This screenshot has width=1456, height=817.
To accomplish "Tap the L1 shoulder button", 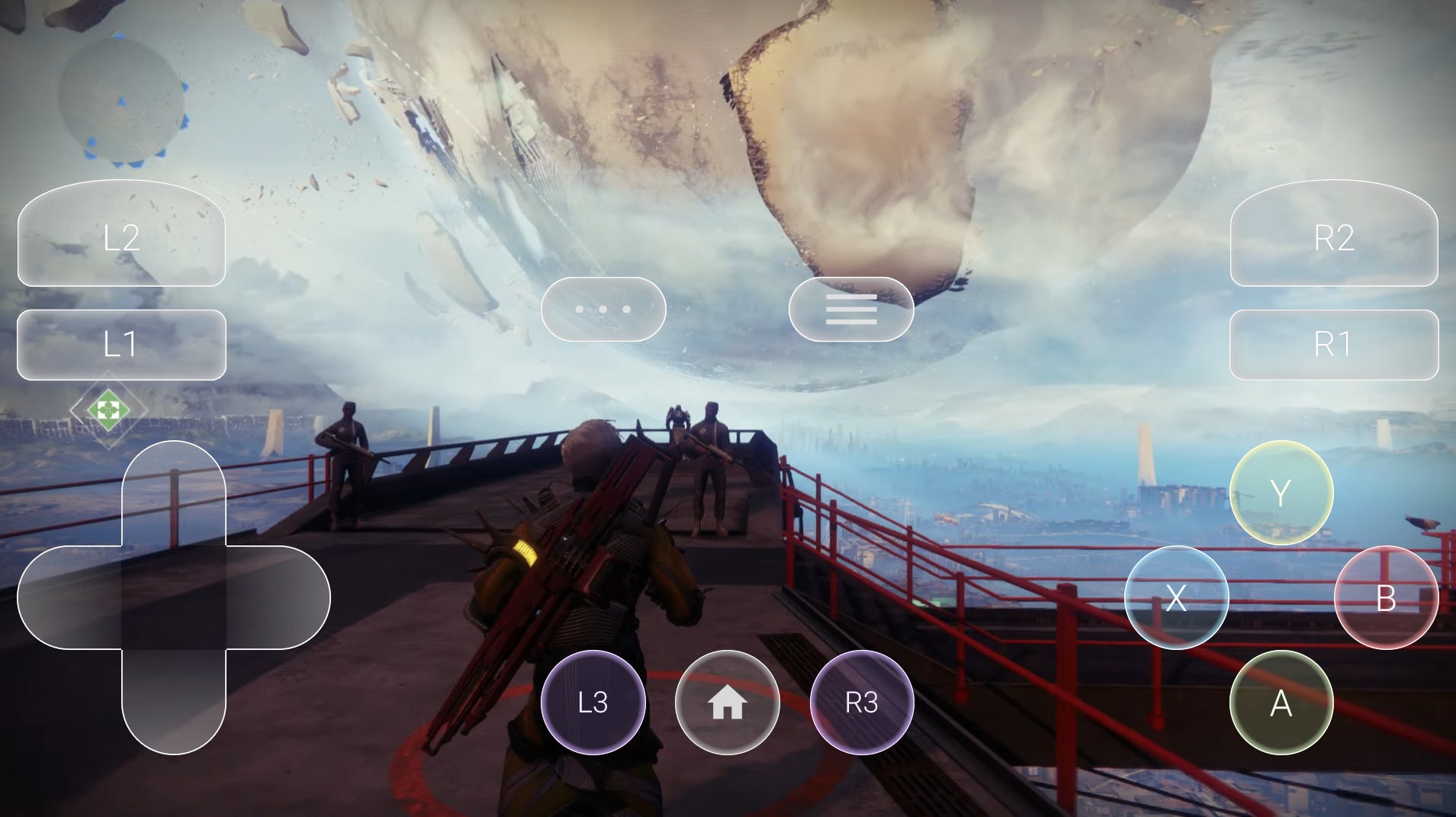I will coord(121,345).
